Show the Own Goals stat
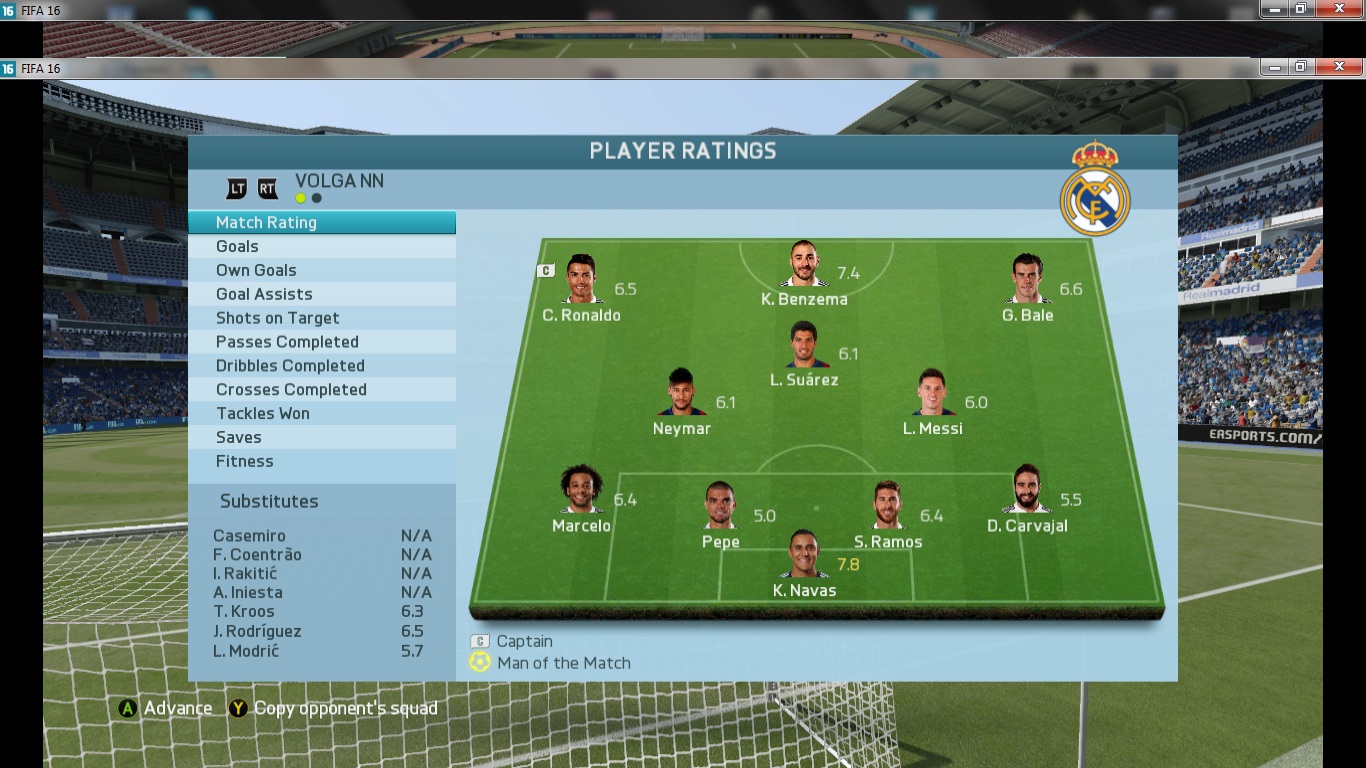This screenshot has width=1366, height=768. pos(321,271)
